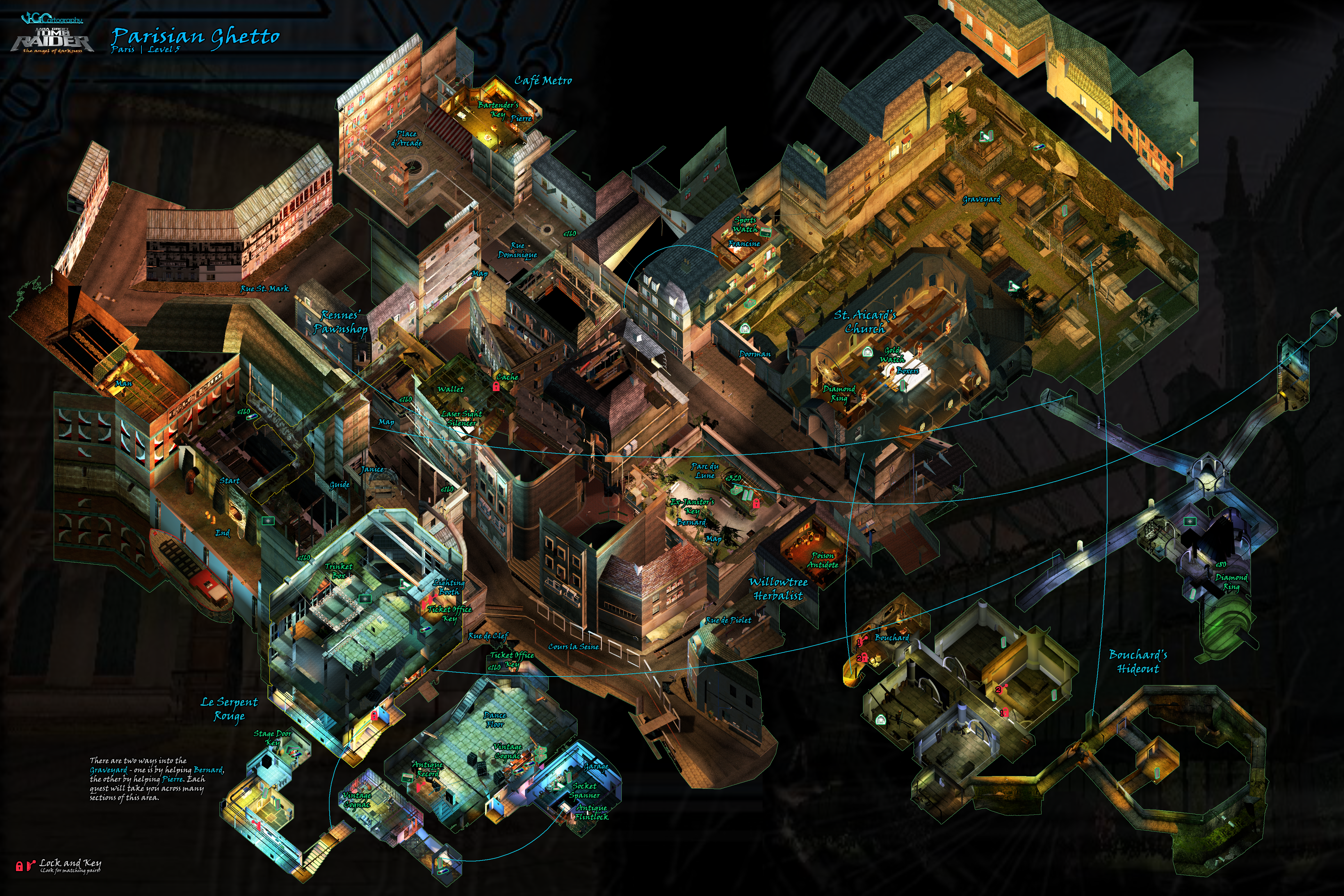Screen dimensions: 1344x896
Task: Click the Doorman character label
Action: coord(754,354)
